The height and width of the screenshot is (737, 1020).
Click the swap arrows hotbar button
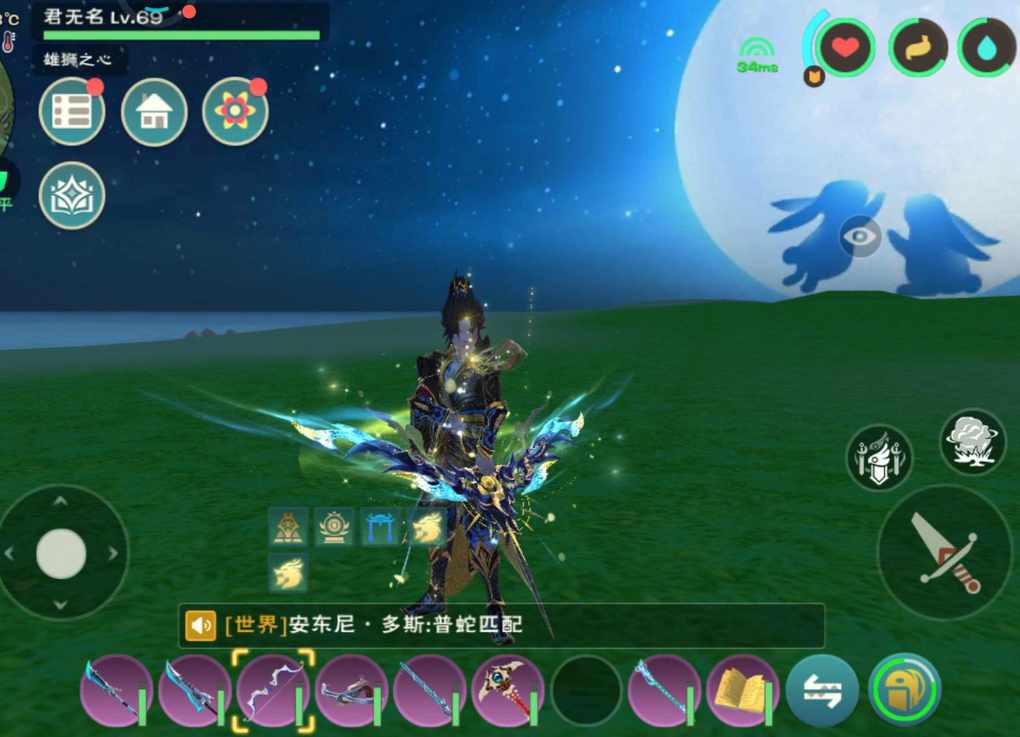coord(822,690)
